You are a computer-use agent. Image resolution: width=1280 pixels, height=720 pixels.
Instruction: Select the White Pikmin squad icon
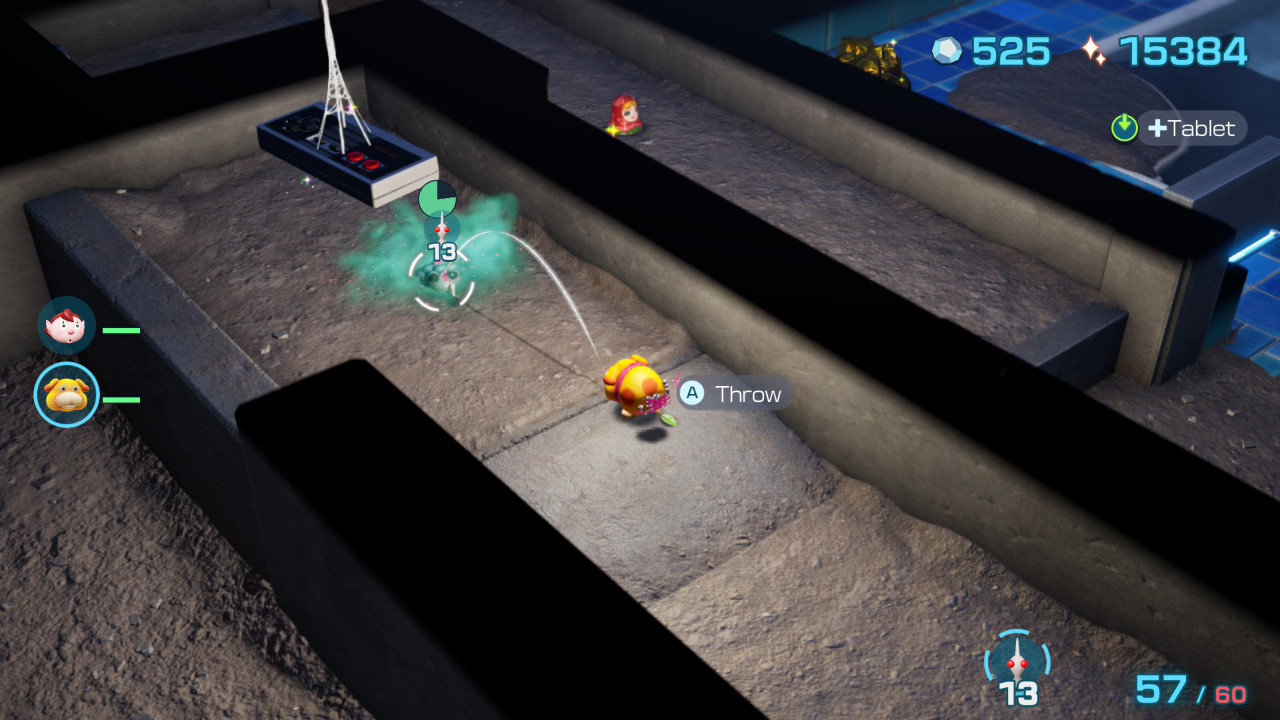pos(1018,662)
